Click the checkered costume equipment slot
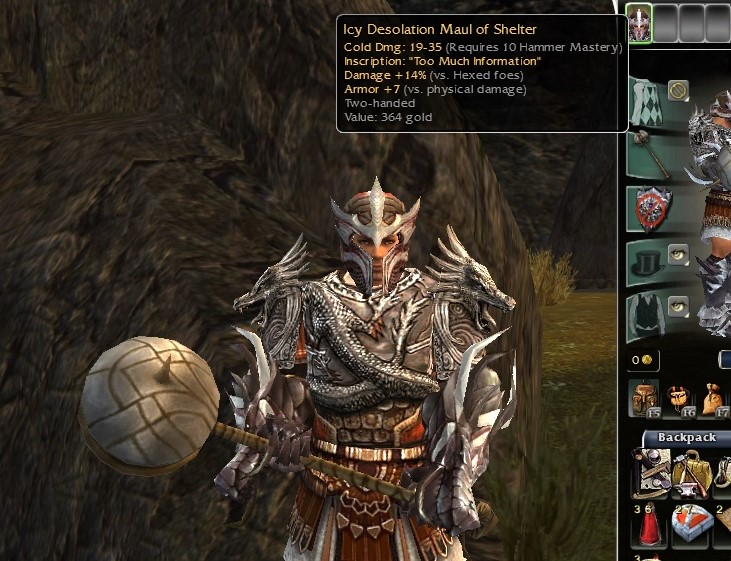Image resolution: width=731 pixels, height=561 pixels. pos(648,101)
